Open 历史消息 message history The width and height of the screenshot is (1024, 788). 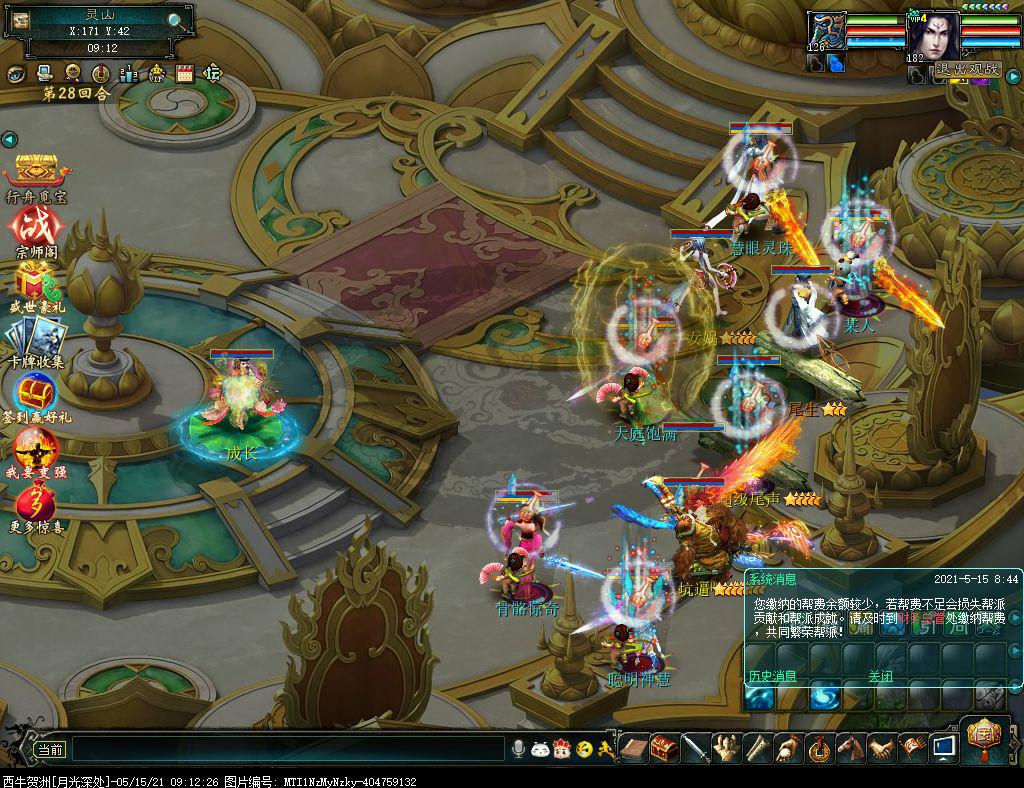(x=773, y=676)
